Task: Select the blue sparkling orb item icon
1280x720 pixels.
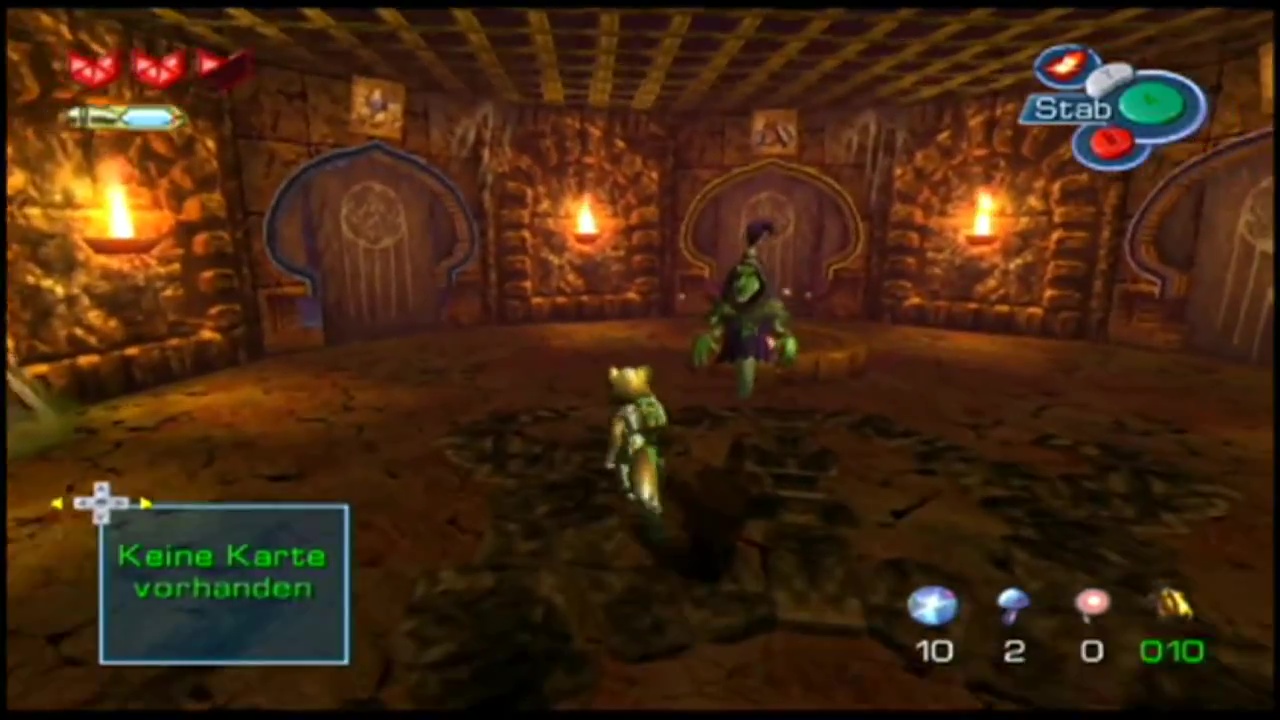Action: pos(932,605)
